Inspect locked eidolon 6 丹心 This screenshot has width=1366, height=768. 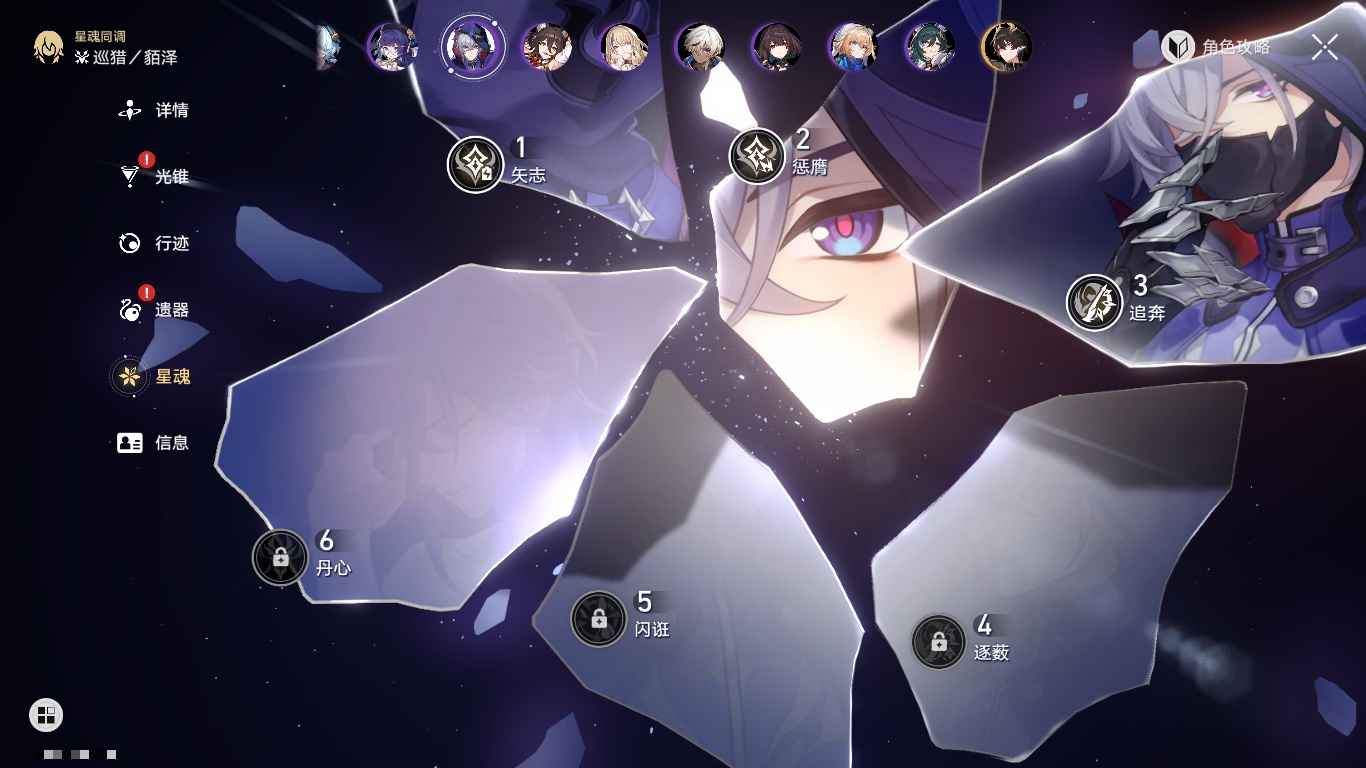pyautogui.click(x=280, y=557)
